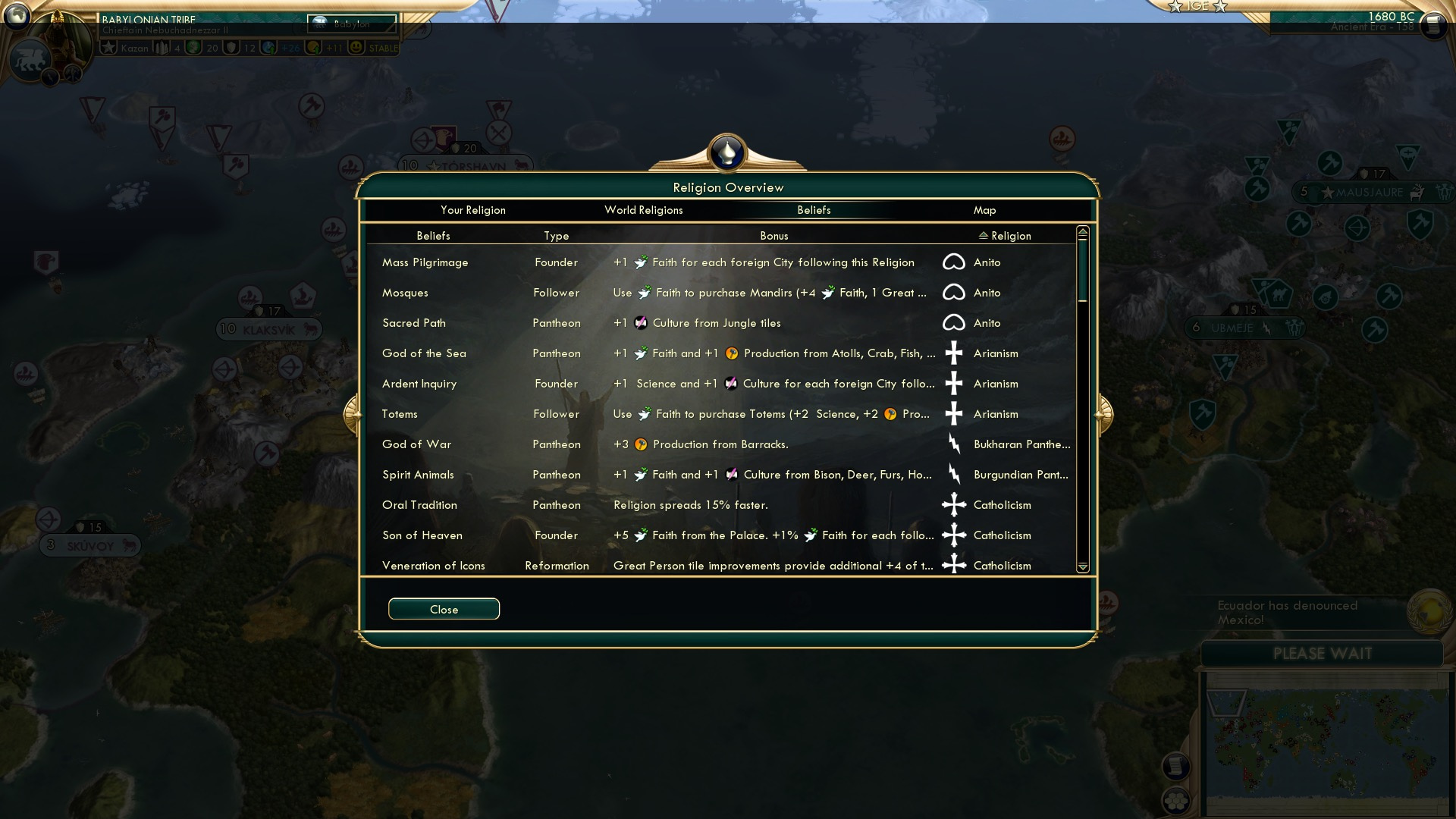Open the Map tab in Religion Overview
1456x819 pixels.
pyautogui.click(x=984, y=210)
